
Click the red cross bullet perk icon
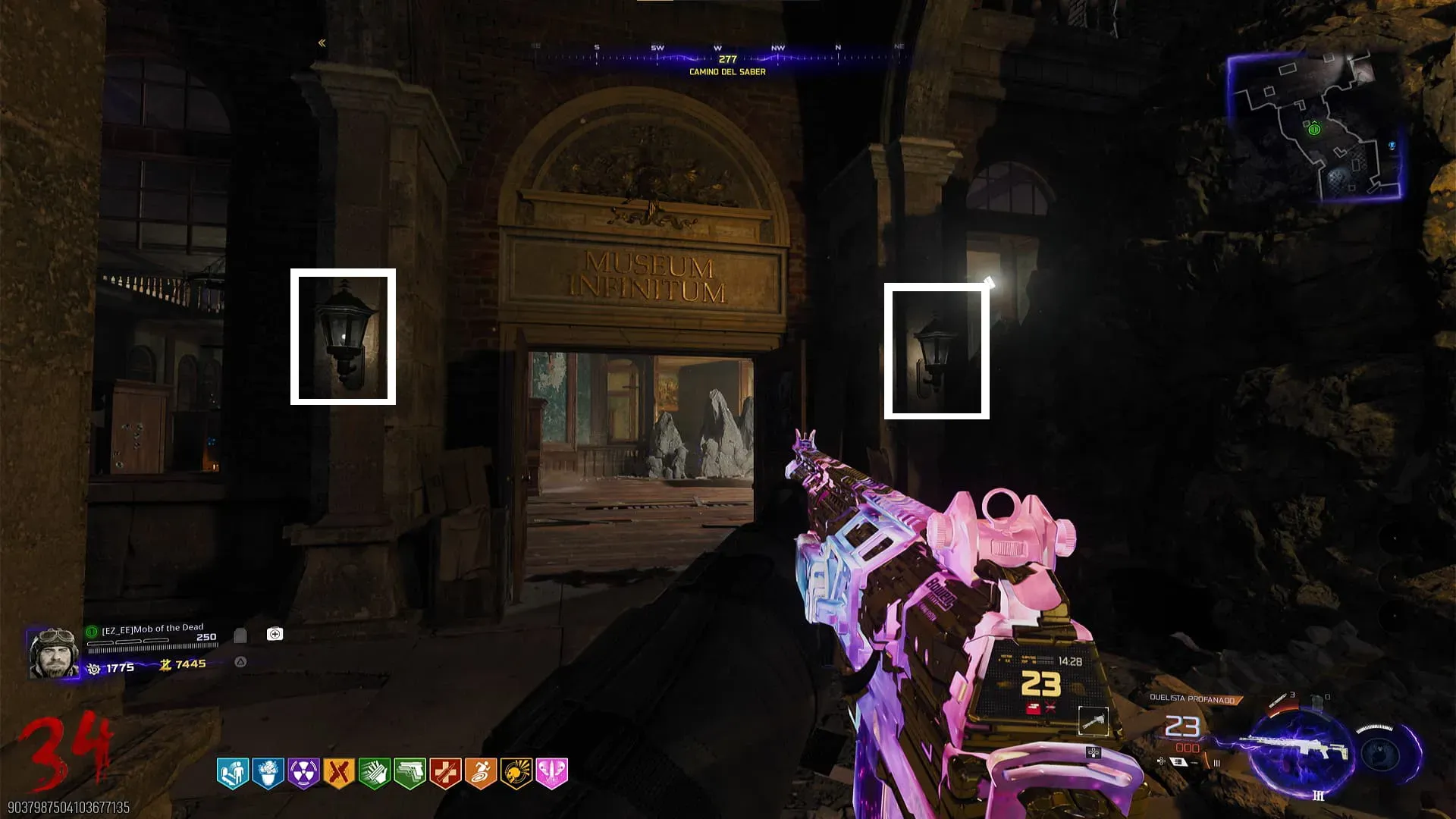pyautogui.click(x=445, y=773)
